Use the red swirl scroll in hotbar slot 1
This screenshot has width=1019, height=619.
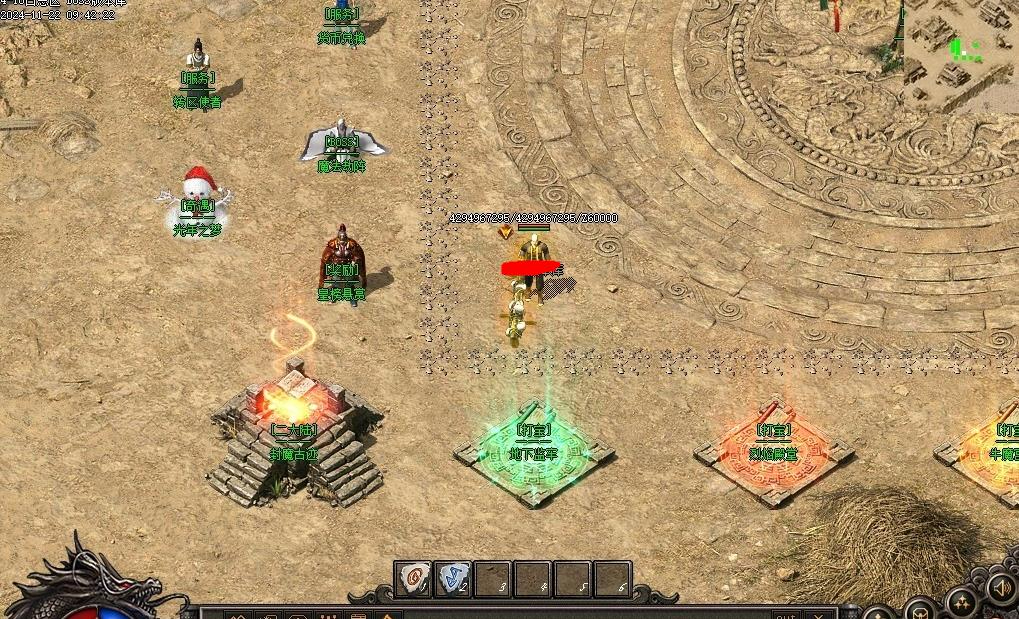click(413, 579)
